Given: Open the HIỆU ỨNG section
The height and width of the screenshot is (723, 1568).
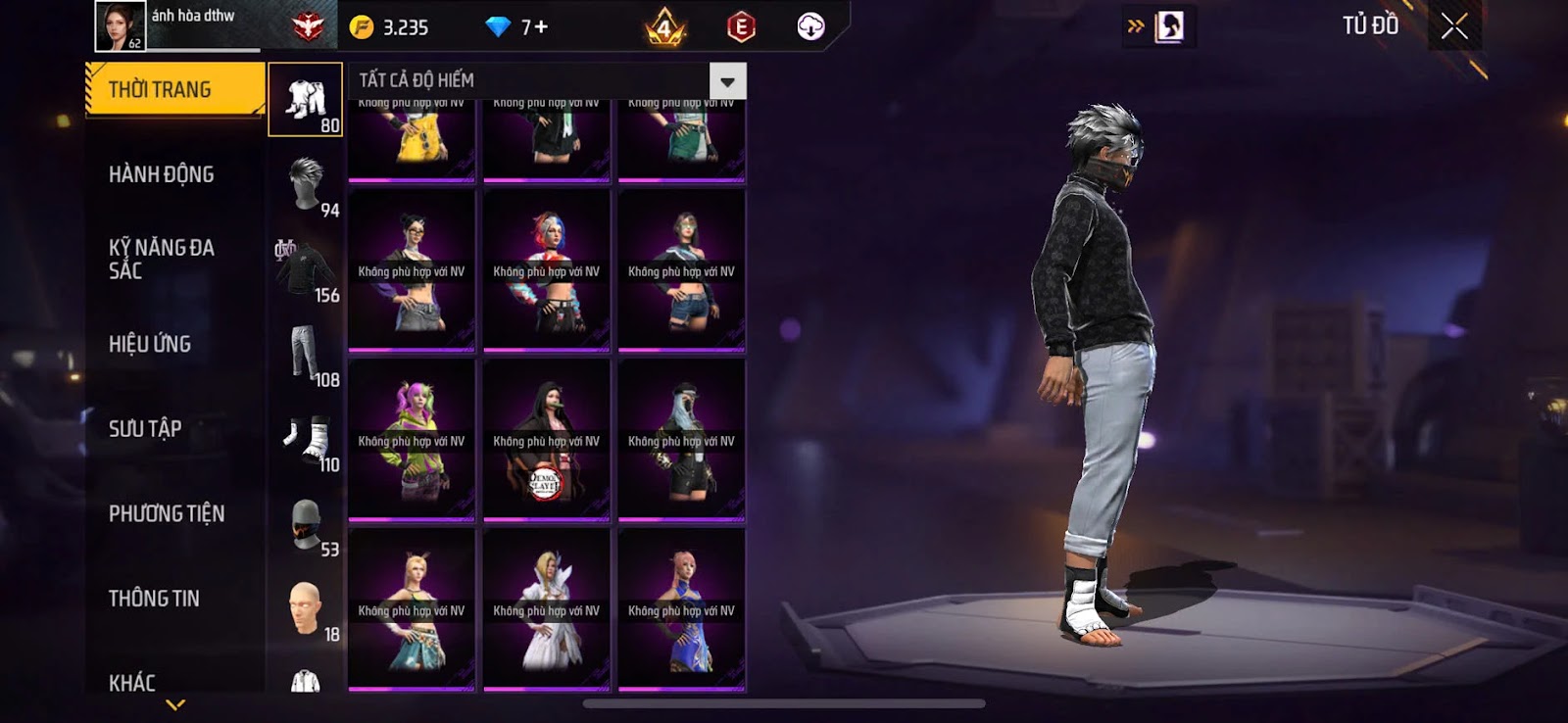Looking at the screenshot, I should click(150, 344).
